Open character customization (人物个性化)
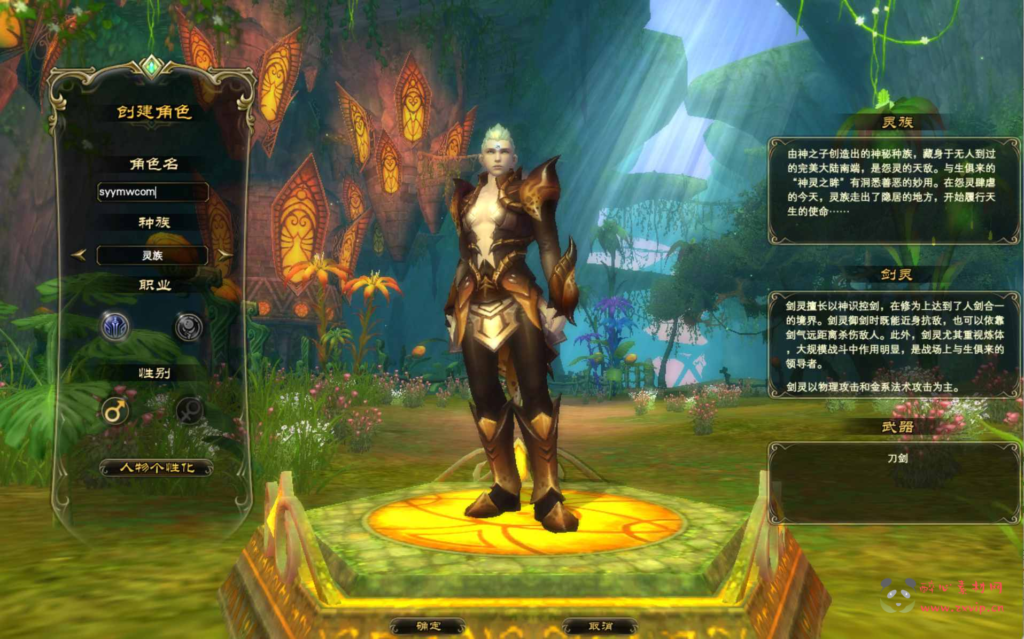 (x=155, y=467)
